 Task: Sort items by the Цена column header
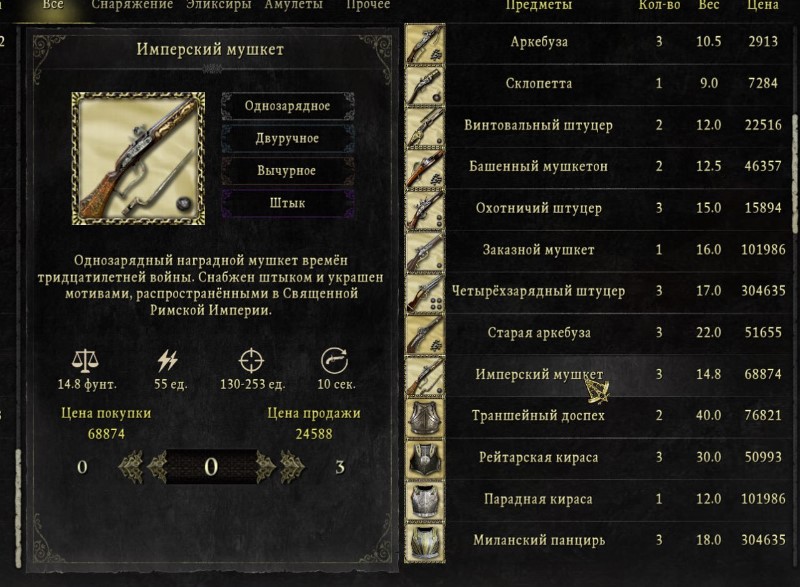click(762, 6)
